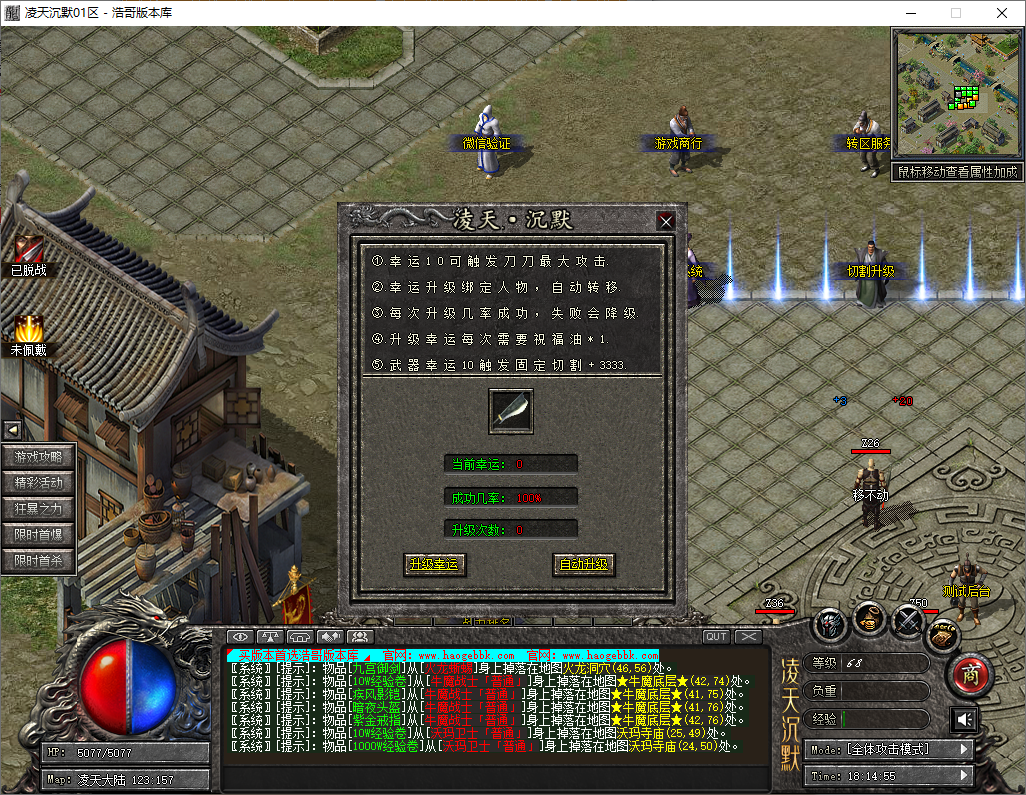Click the eye icon above the chat log

point(240,637)
